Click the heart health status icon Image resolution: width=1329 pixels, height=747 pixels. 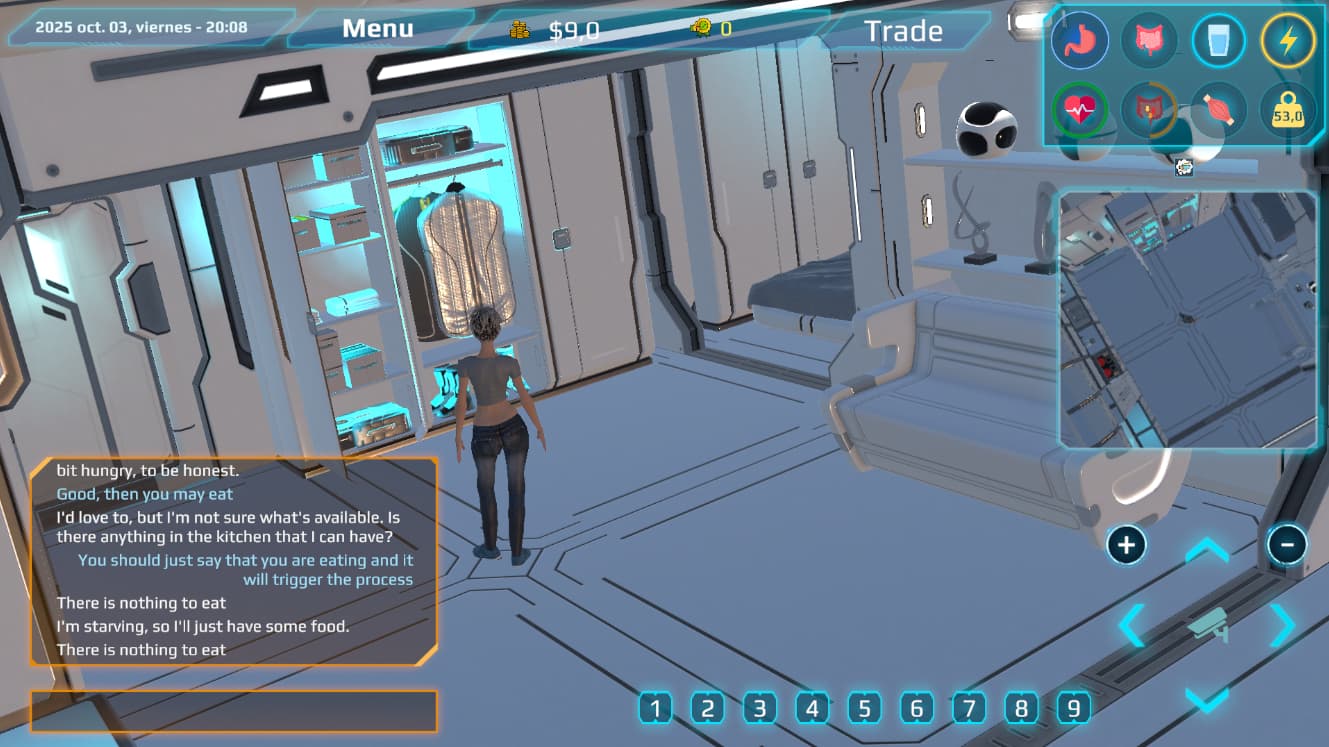coord(1080,110)
